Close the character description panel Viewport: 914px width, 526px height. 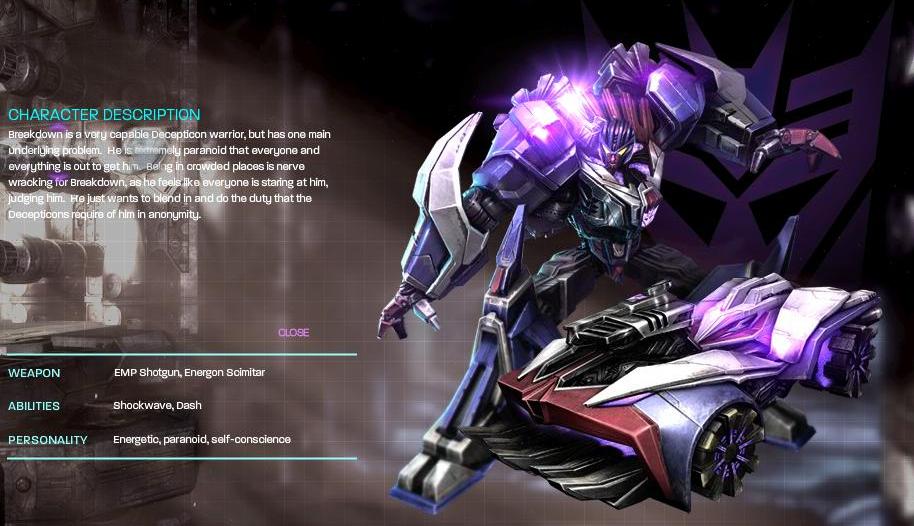(293, 333)
